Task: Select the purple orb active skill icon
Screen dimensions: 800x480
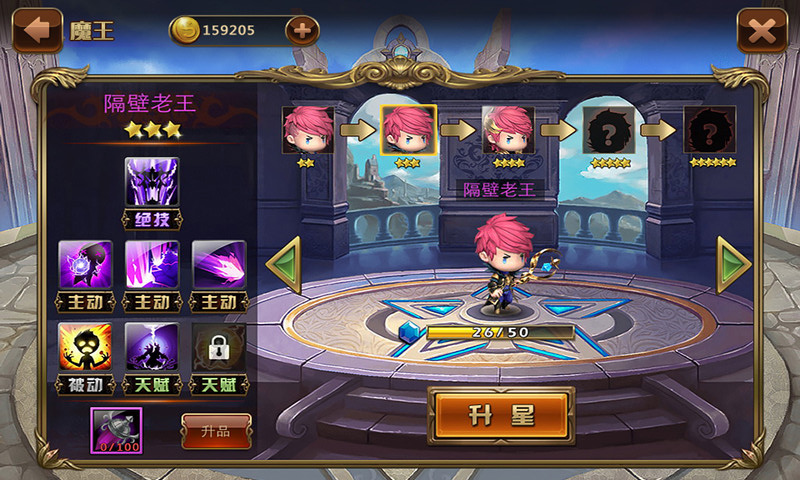Action: 84,265
